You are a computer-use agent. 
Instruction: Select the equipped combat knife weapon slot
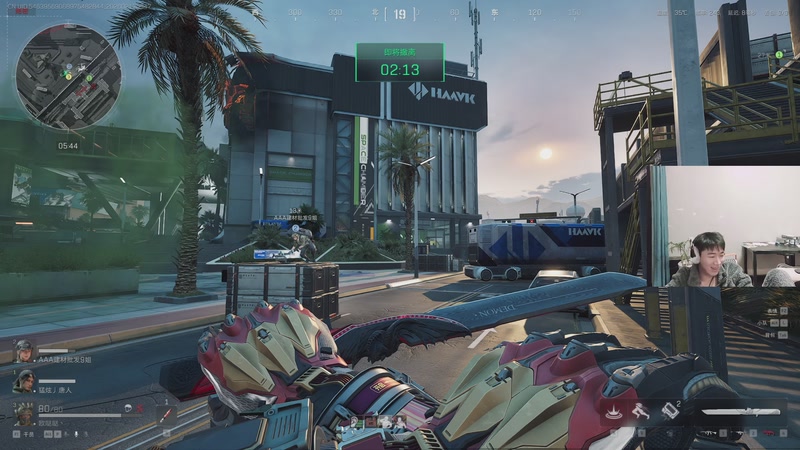[x=742, y=412]
